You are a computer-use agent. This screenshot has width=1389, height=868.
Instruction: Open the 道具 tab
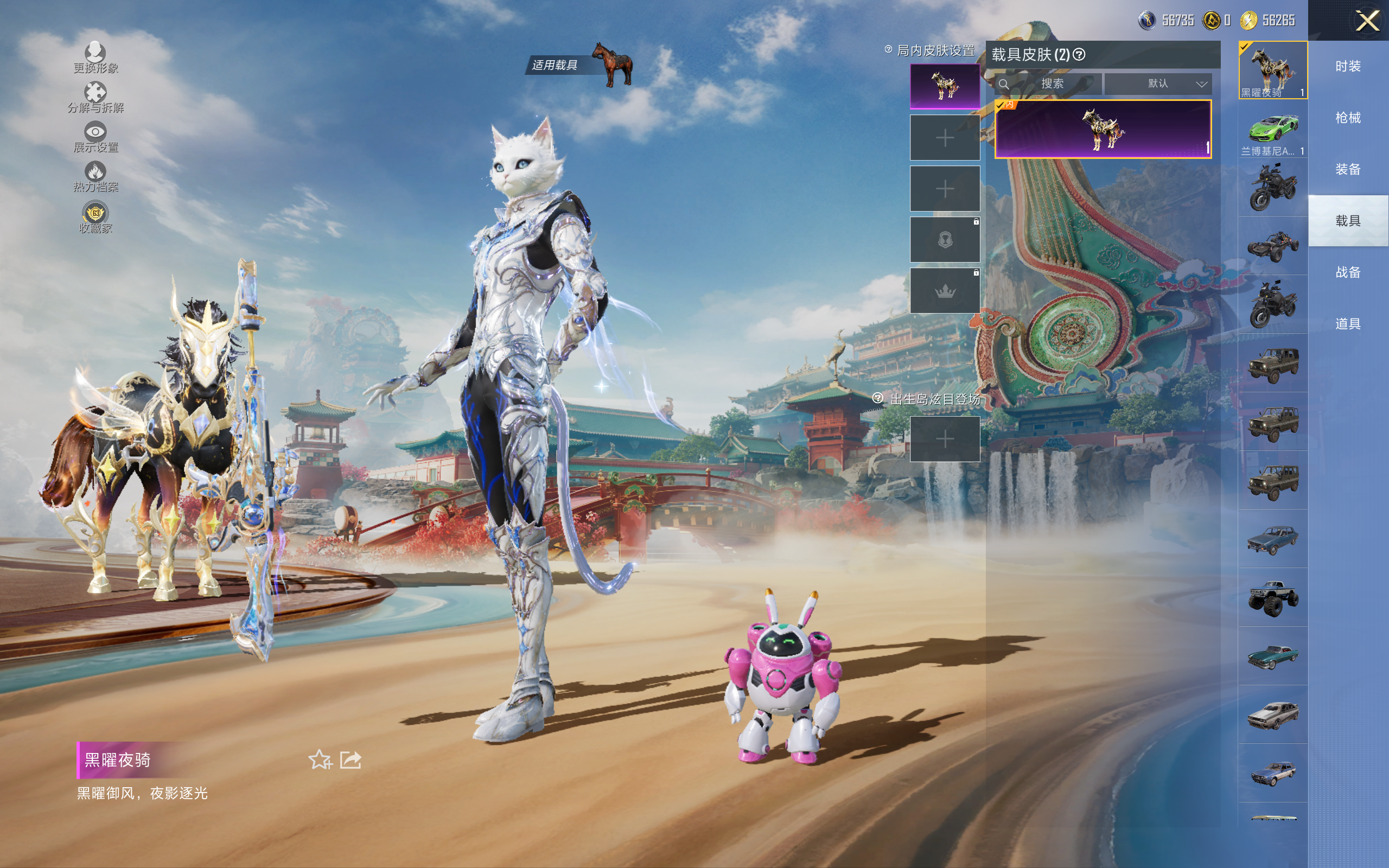click(1348, 324)
